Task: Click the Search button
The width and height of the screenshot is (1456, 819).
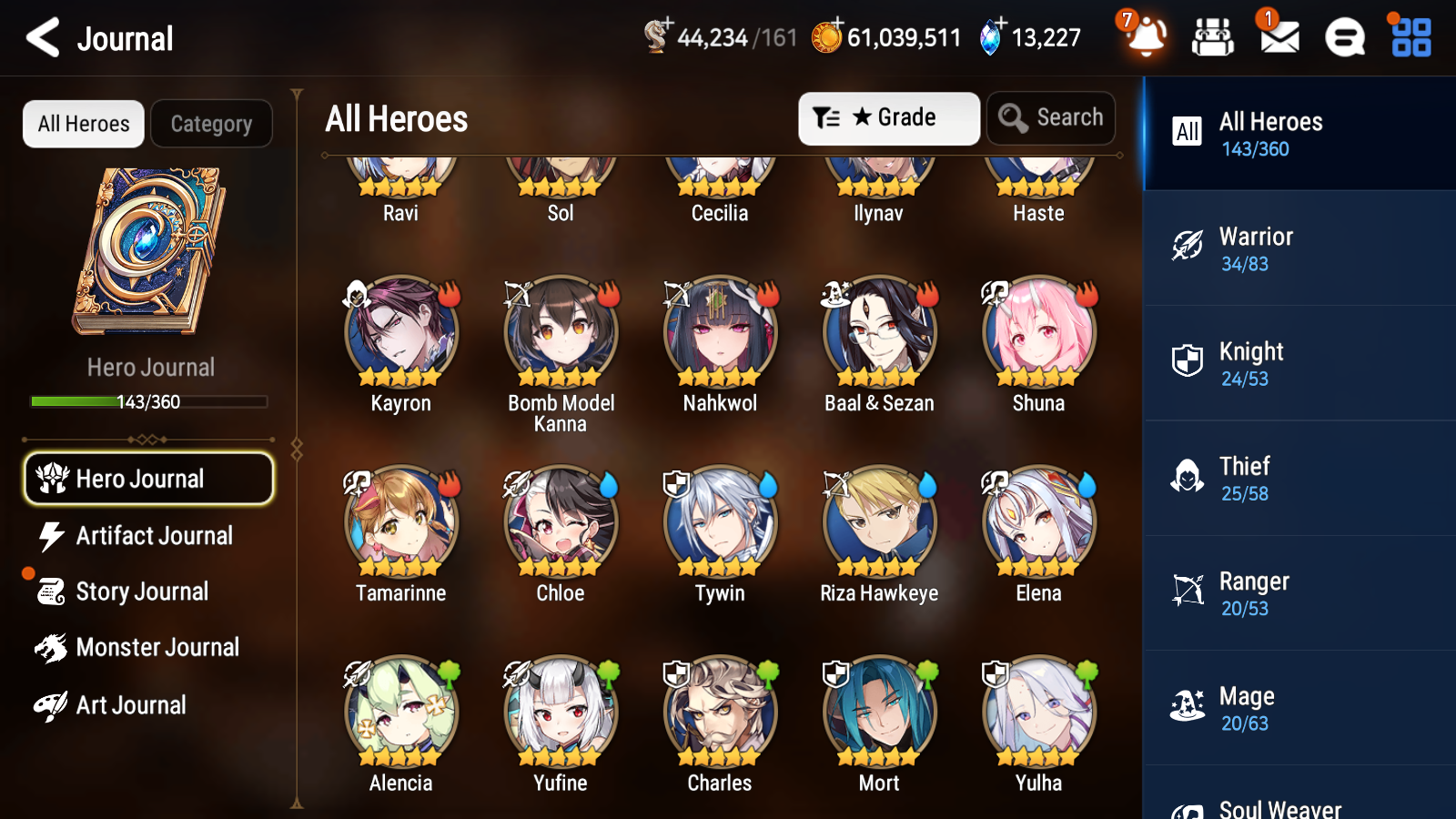Action: [x=1050, y=117]
